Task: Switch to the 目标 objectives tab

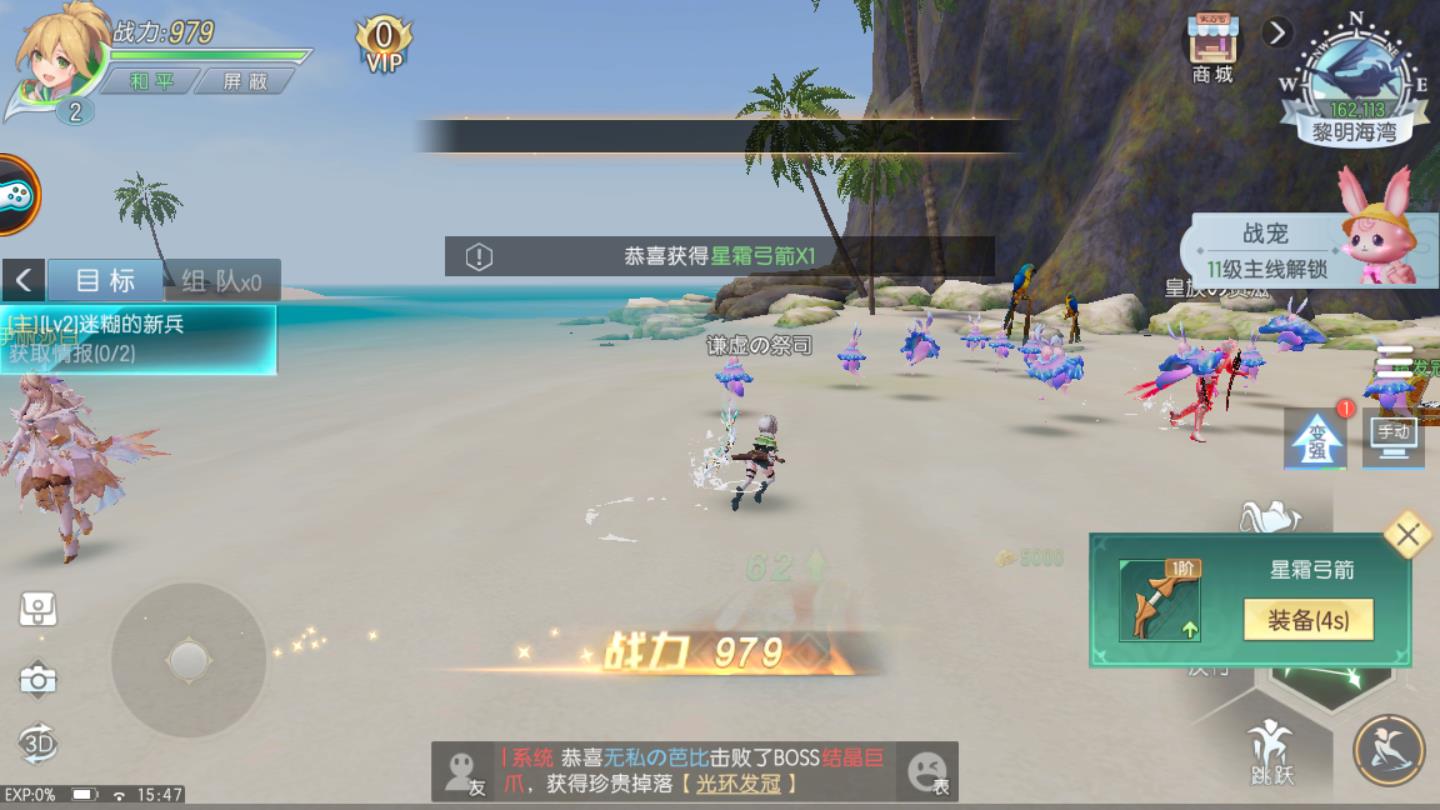Action: click(103, 280)
